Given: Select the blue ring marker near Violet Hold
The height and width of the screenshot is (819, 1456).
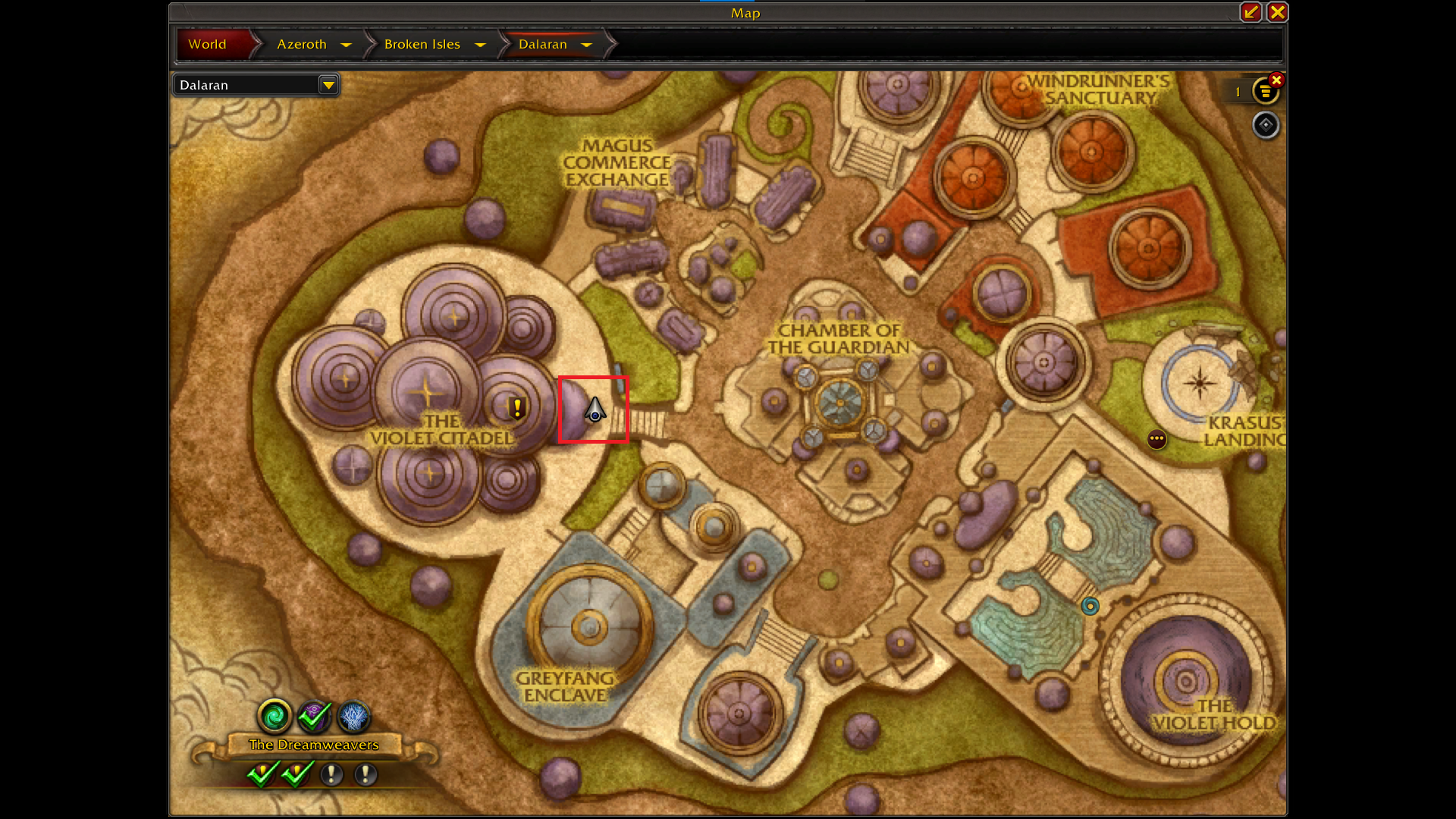Looking at the screenshot, I should tap(1090, 606).
